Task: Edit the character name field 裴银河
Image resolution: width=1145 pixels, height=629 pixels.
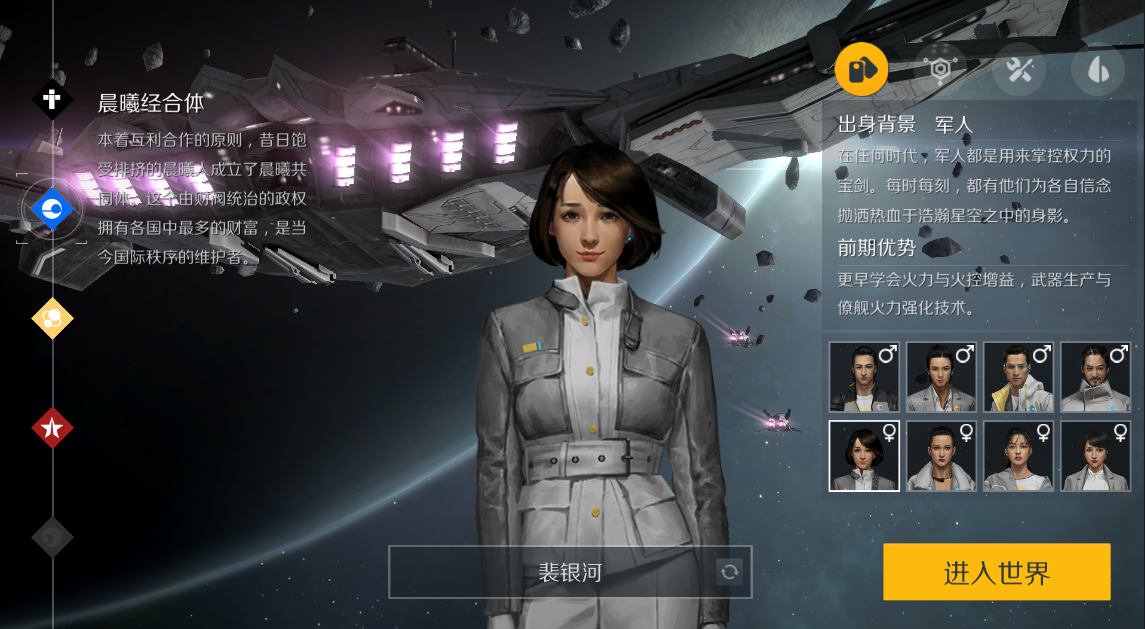Action: coord(553,572)
